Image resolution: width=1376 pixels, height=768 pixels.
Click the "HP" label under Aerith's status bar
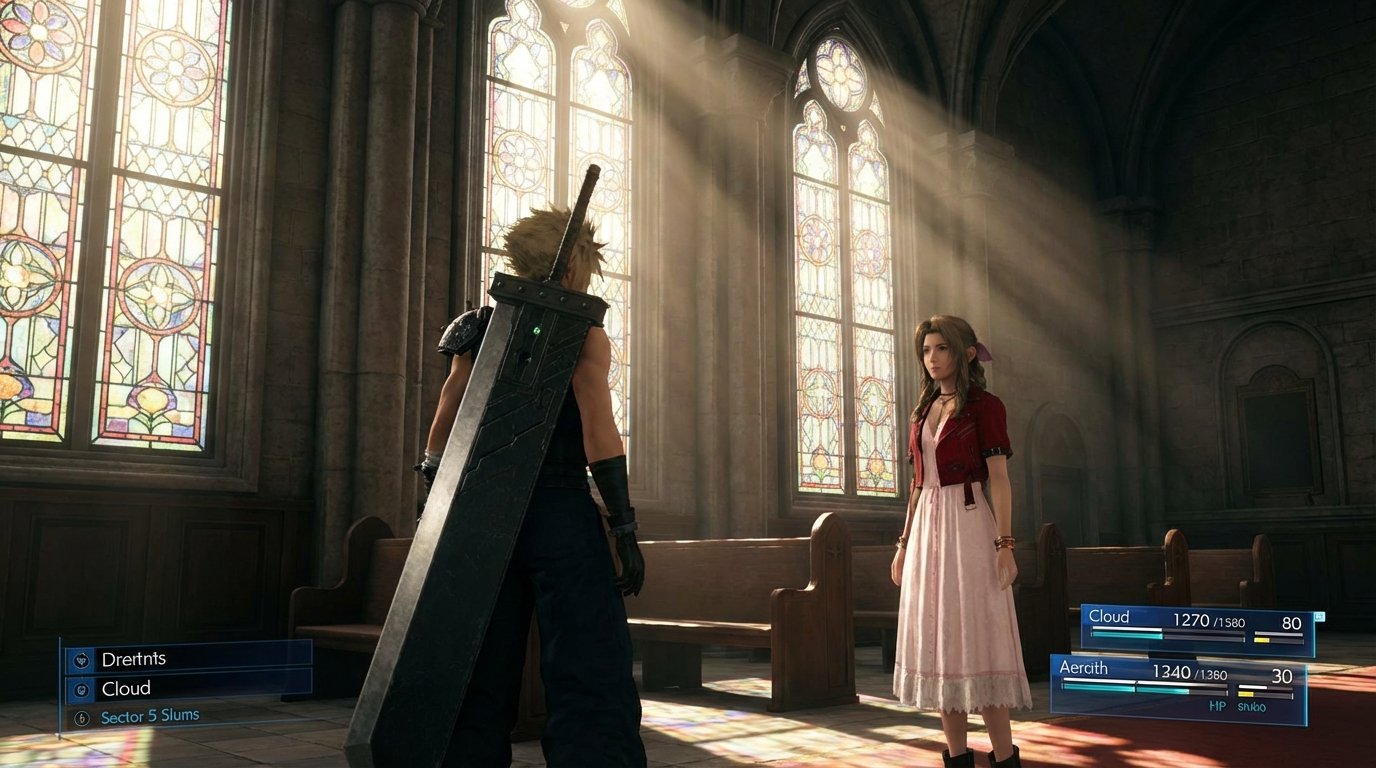coord(1217,705)
